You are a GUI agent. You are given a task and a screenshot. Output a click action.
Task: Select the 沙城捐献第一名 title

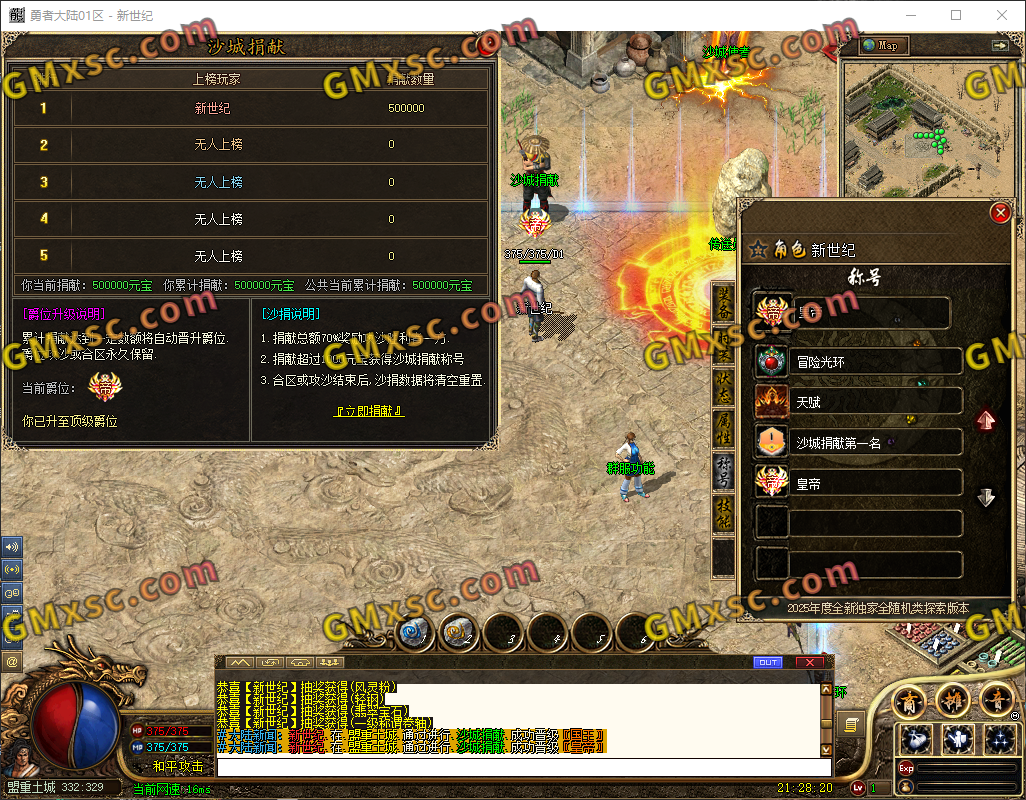click(860, 442)
